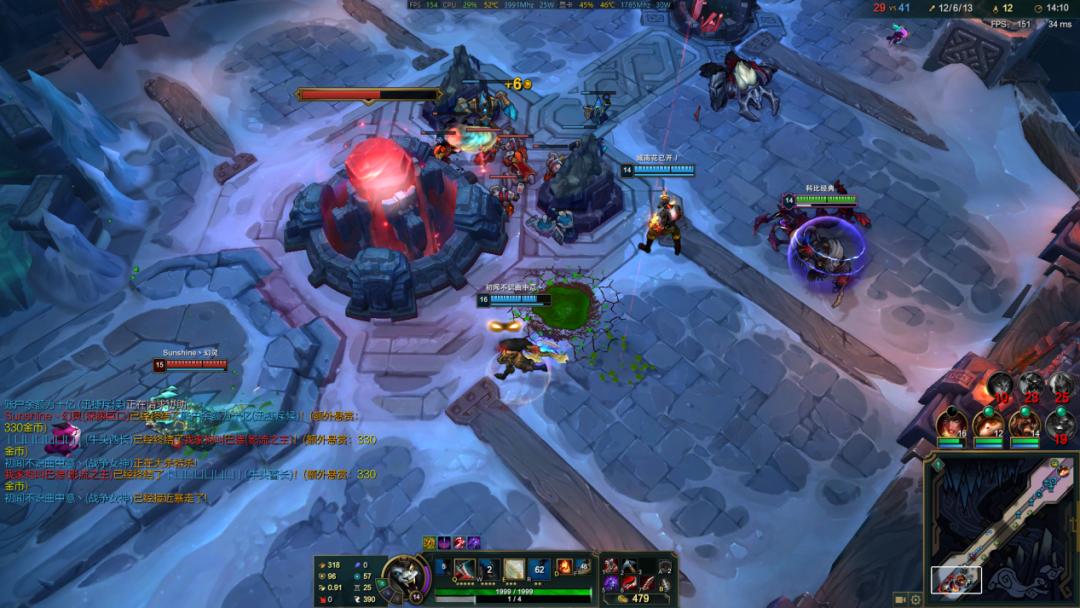
Task: Use the fiery D summoner spell
Action: [565, 568]
